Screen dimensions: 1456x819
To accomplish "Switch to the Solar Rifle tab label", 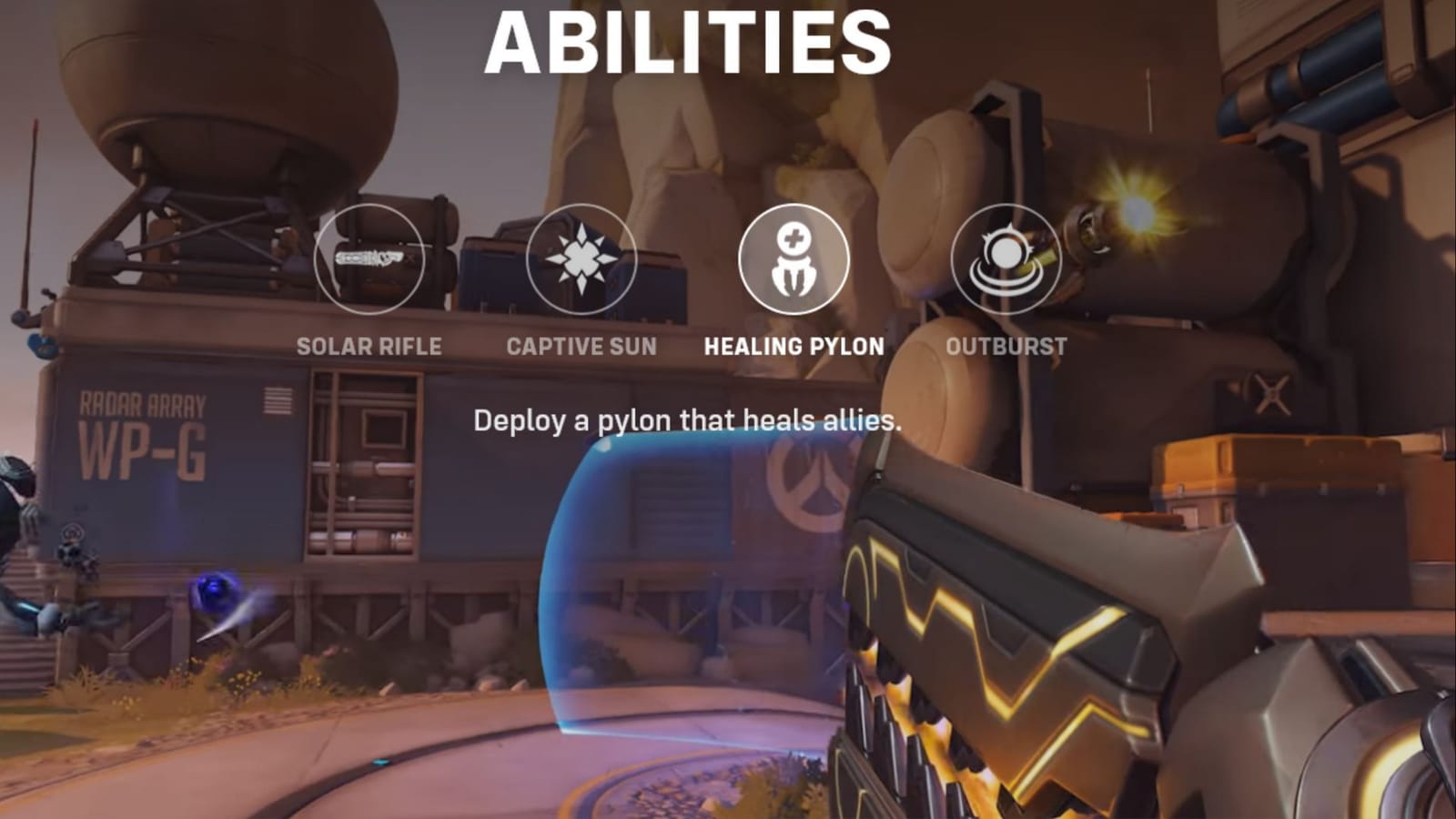I will pos(369,346).
